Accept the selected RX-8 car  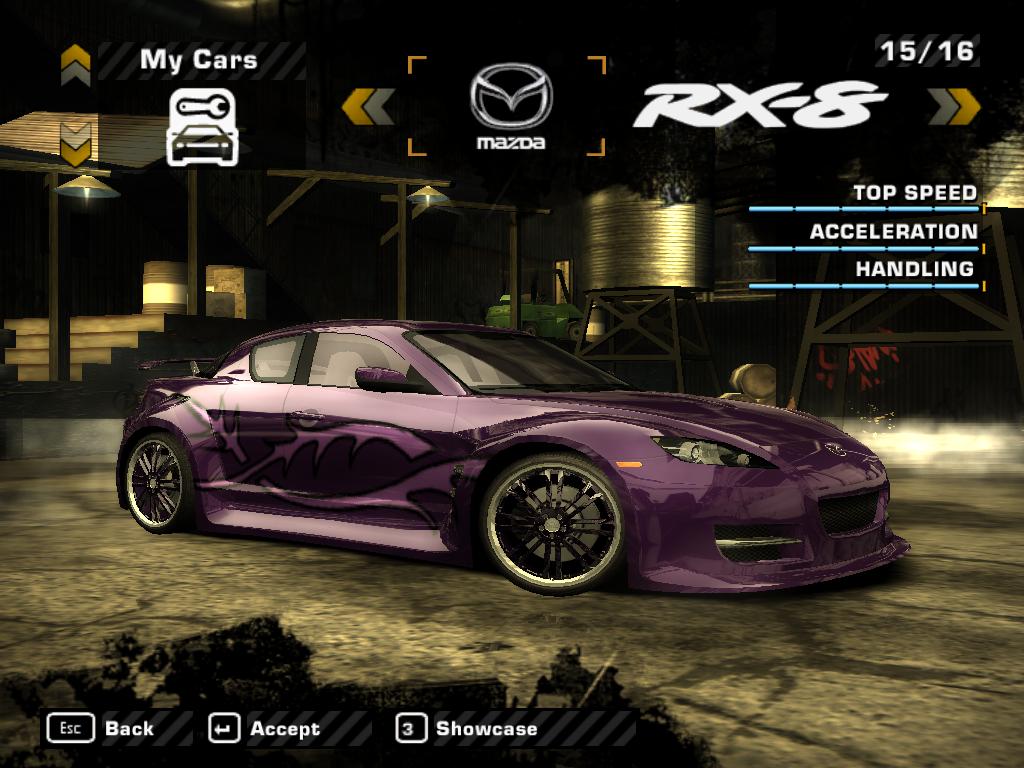click(x=265, y=729)
